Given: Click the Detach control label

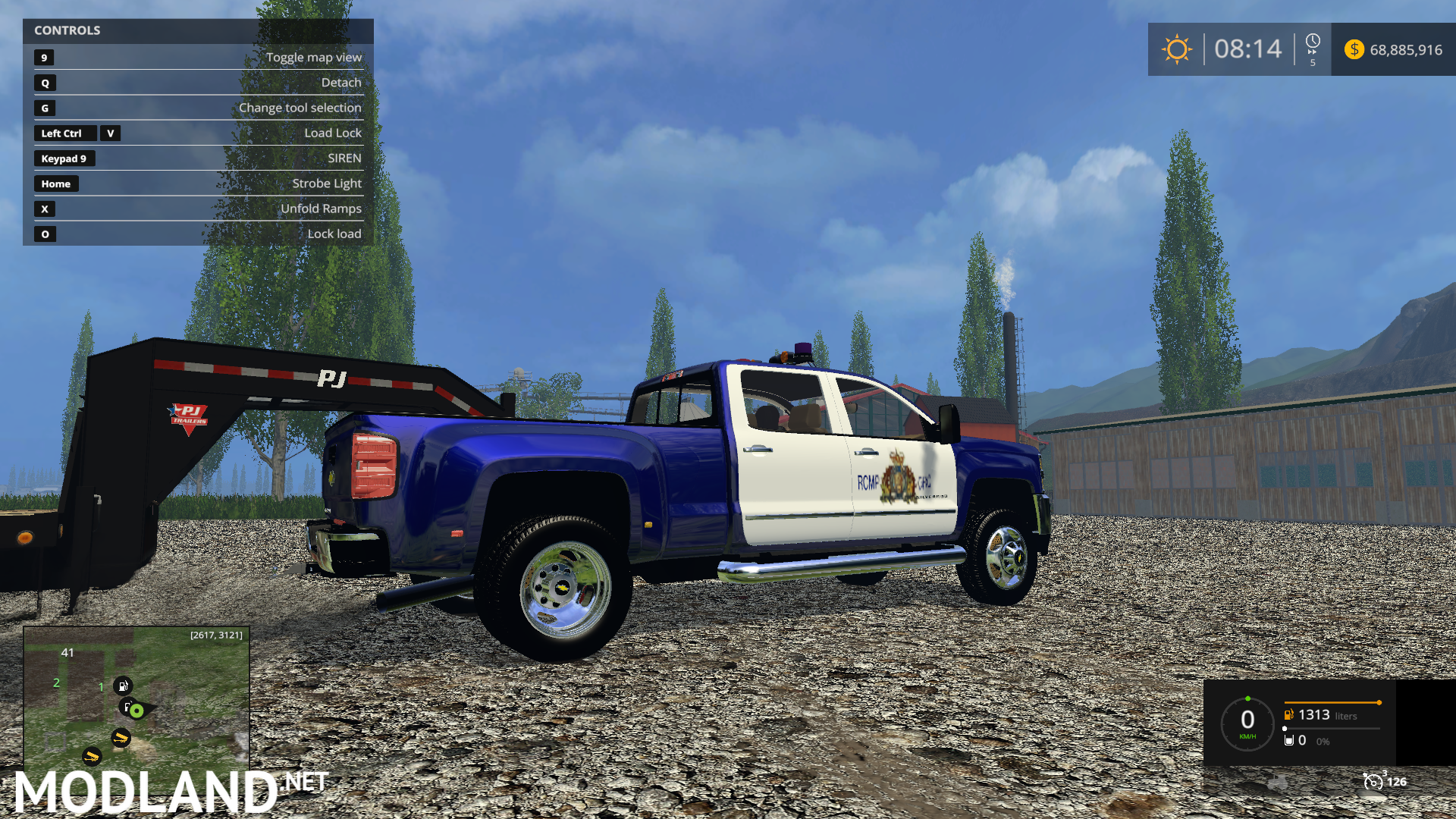Looking at the screenshot, I should [341, 82].
